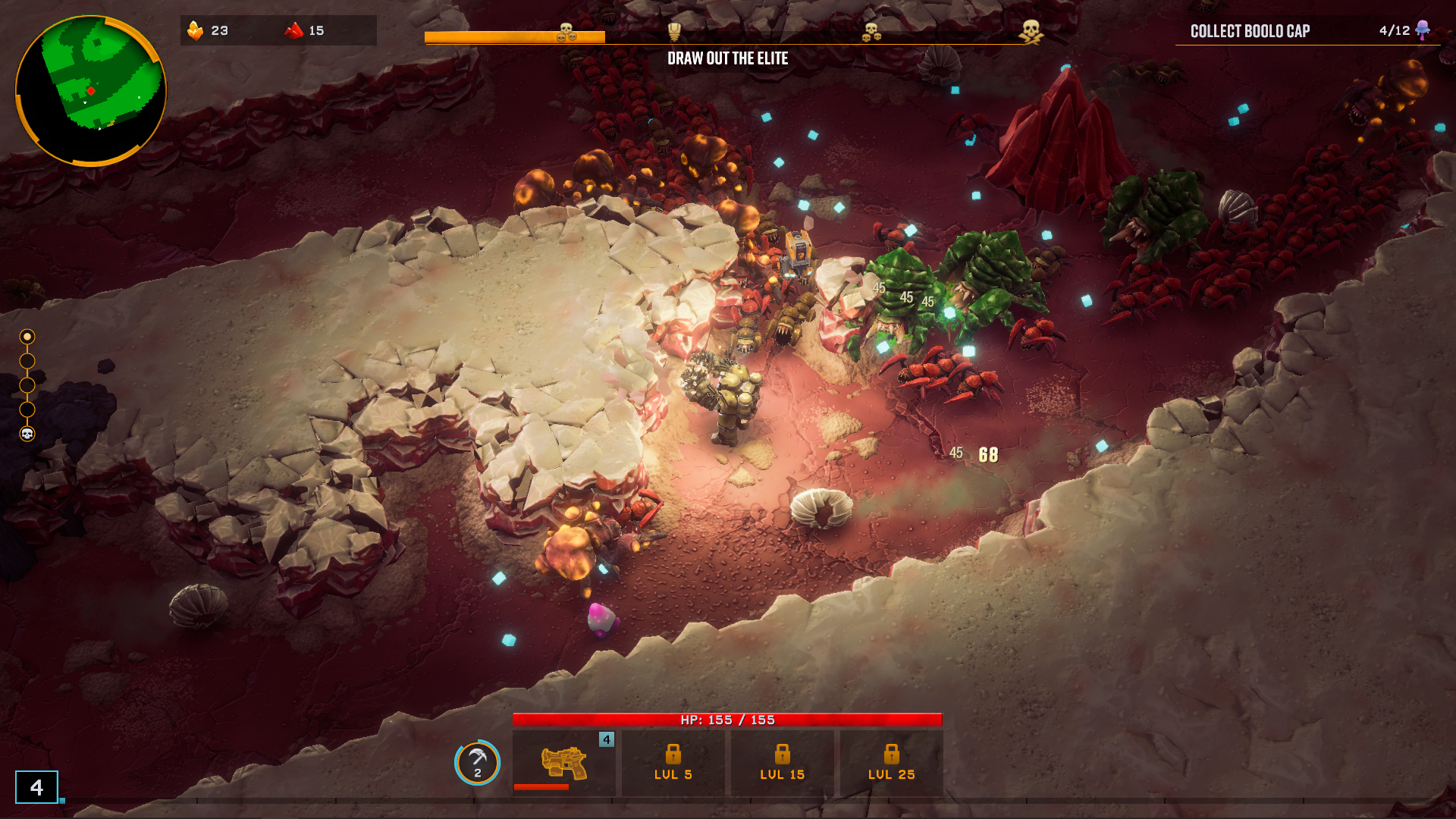Click the pickaxe mining ability icon
Viewport: 1456px width, 819px height.
(x=477, y=764)
